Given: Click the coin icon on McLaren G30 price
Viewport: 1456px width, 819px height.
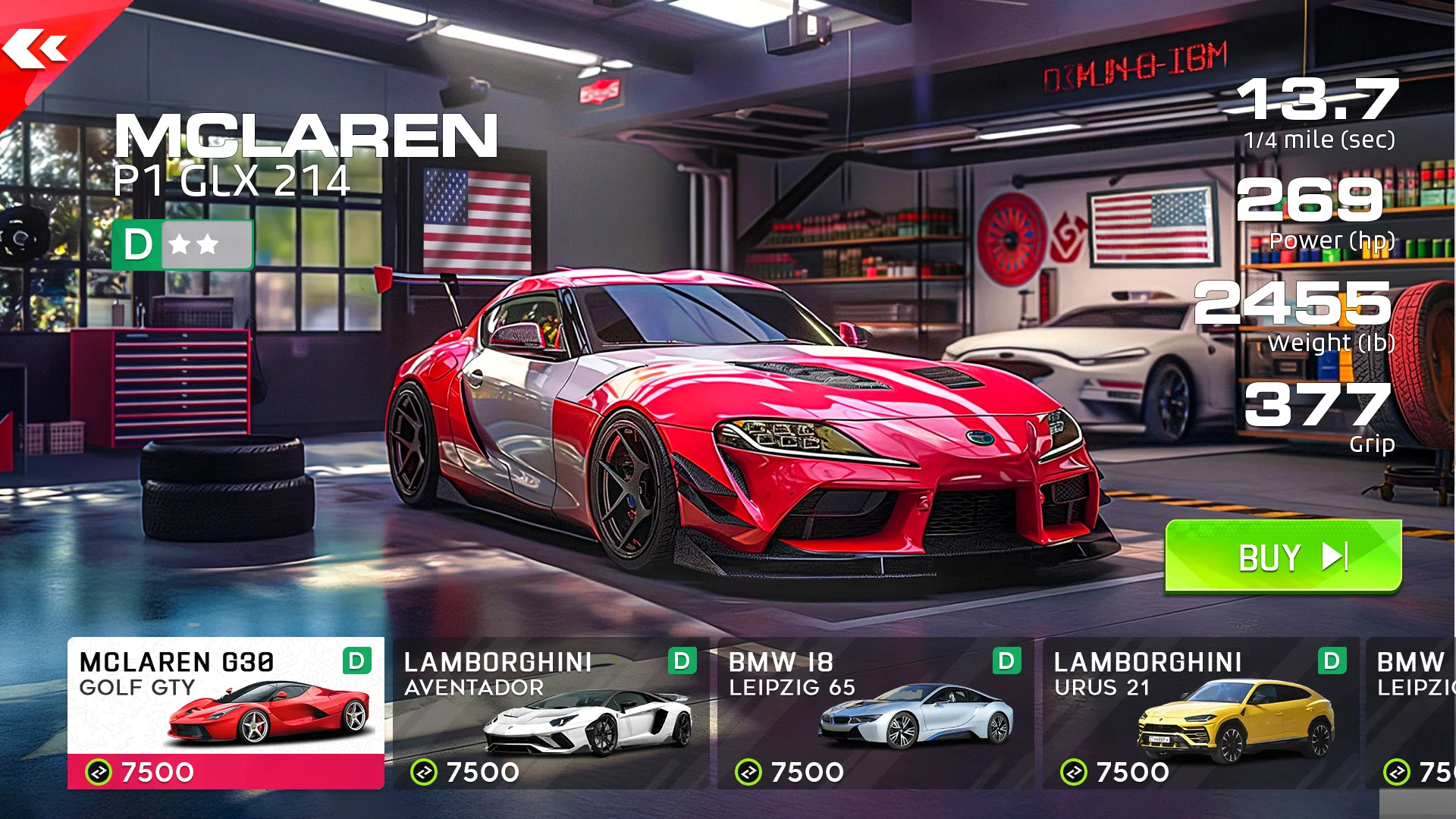Looking at the screenshot, I should click(x=98, y=772).
